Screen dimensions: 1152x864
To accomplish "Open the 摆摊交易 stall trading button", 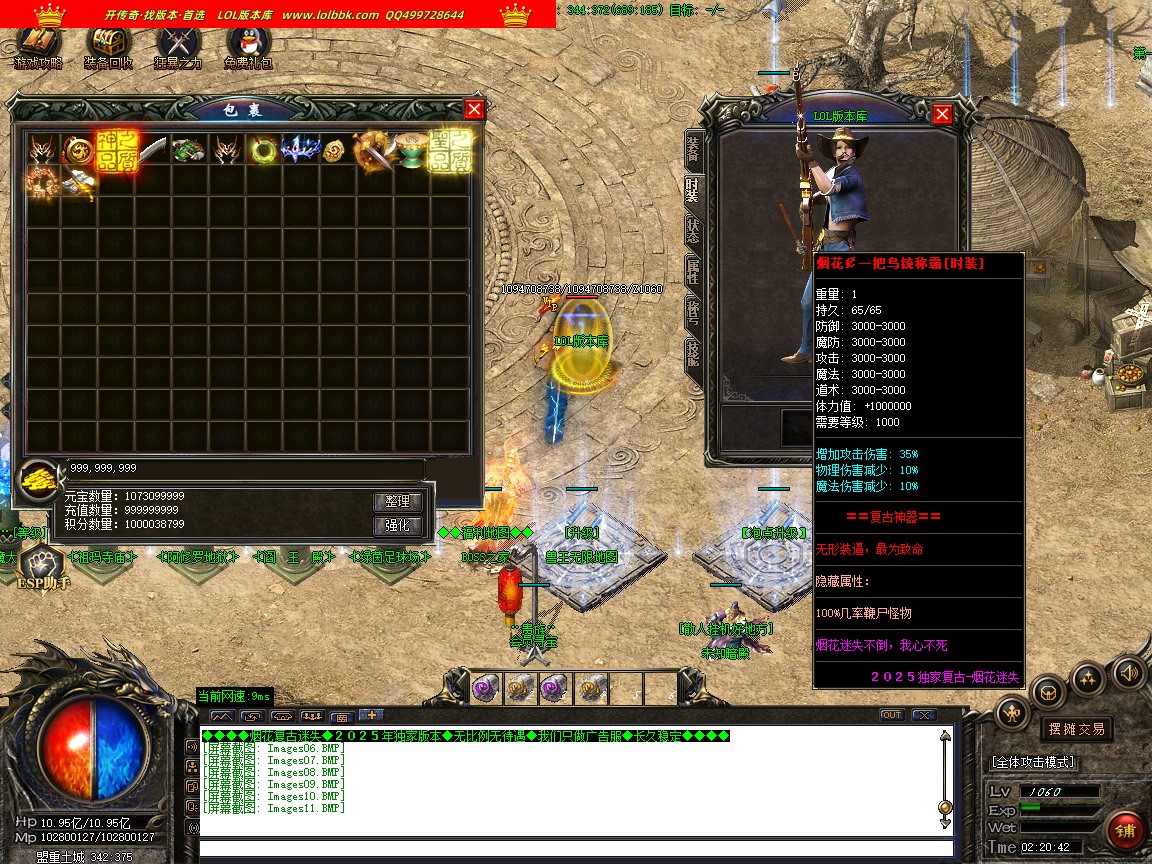I will [x=1076, y=729].
